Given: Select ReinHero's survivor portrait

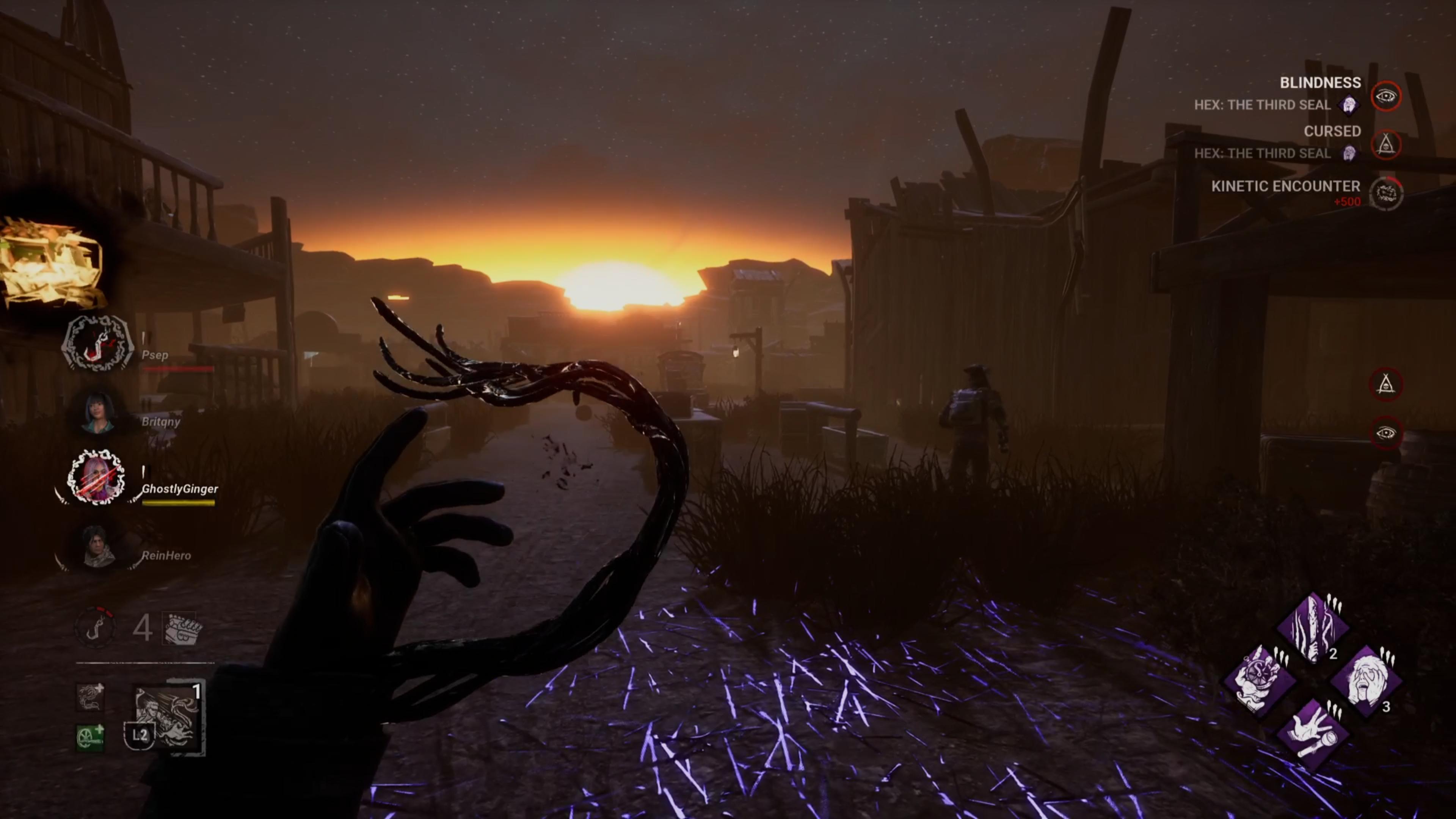Looking at the screenshot, I should 98,546.
